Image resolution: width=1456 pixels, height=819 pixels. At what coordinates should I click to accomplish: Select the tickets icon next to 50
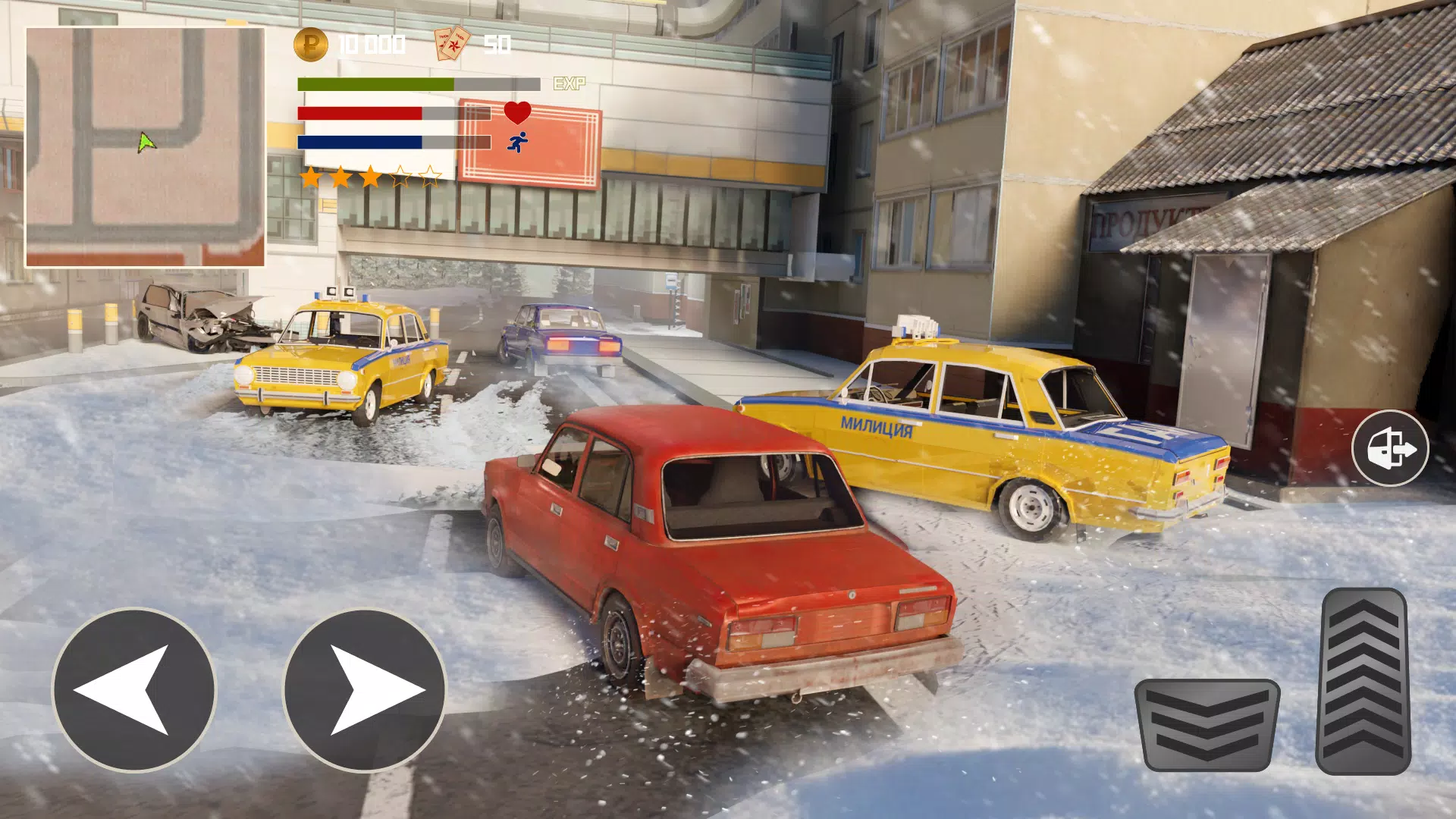point(450,44)
